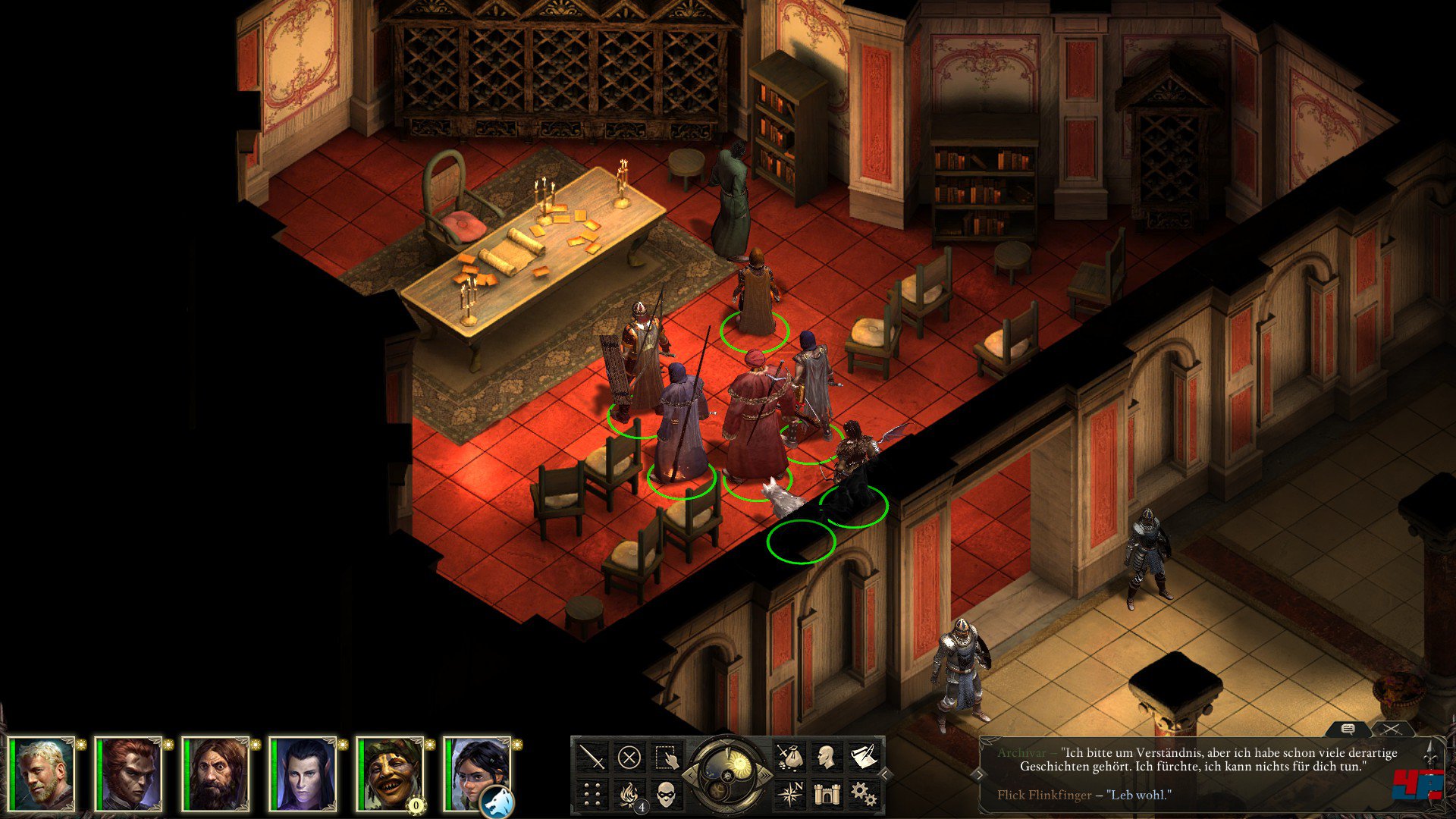This screenshot has height=819, width=1456.
Task: Open inventory via the loot bag icon
Action: coord(789,757)
